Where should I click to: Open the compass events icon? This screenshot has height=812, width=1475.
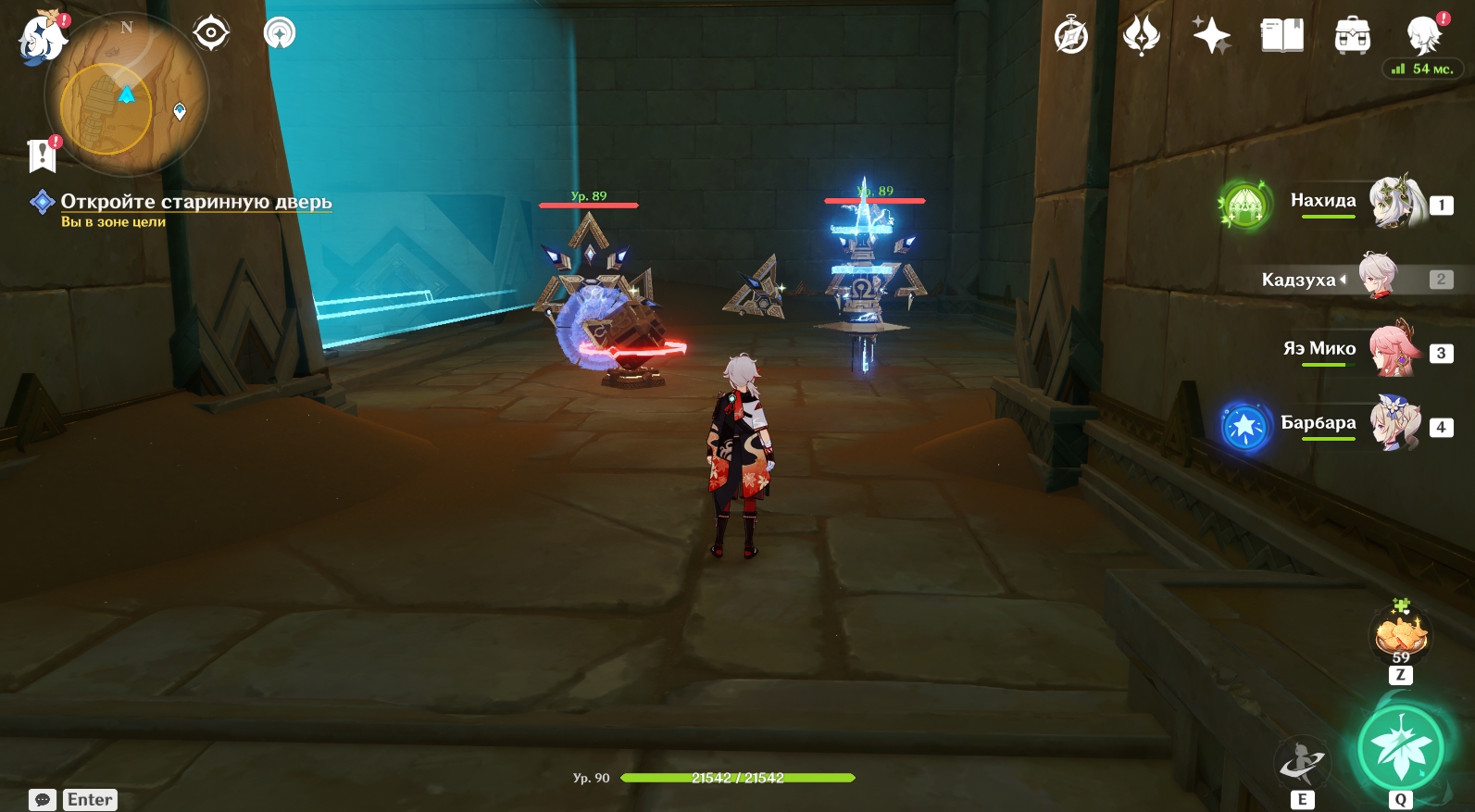coord(1071,37)
